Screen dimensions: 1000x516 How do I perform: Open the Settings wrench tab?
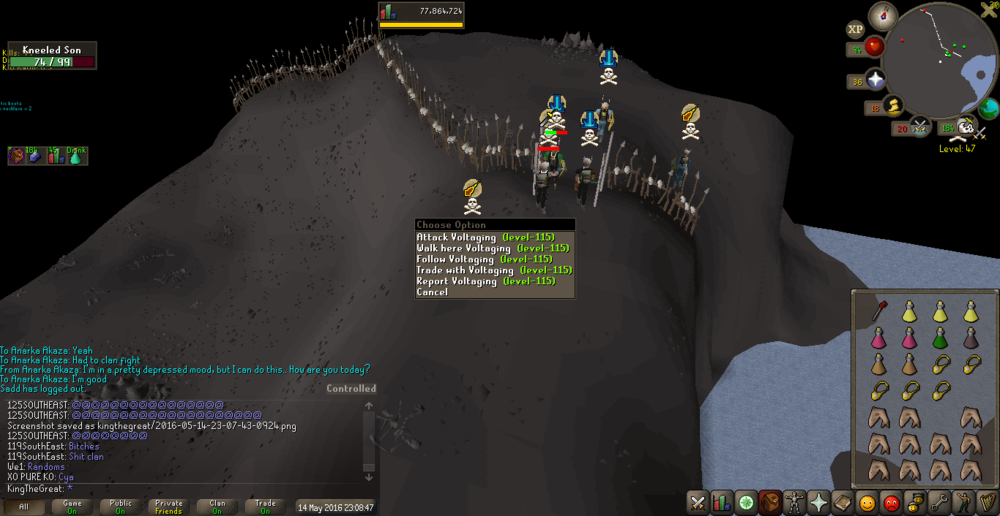(940, 502)
